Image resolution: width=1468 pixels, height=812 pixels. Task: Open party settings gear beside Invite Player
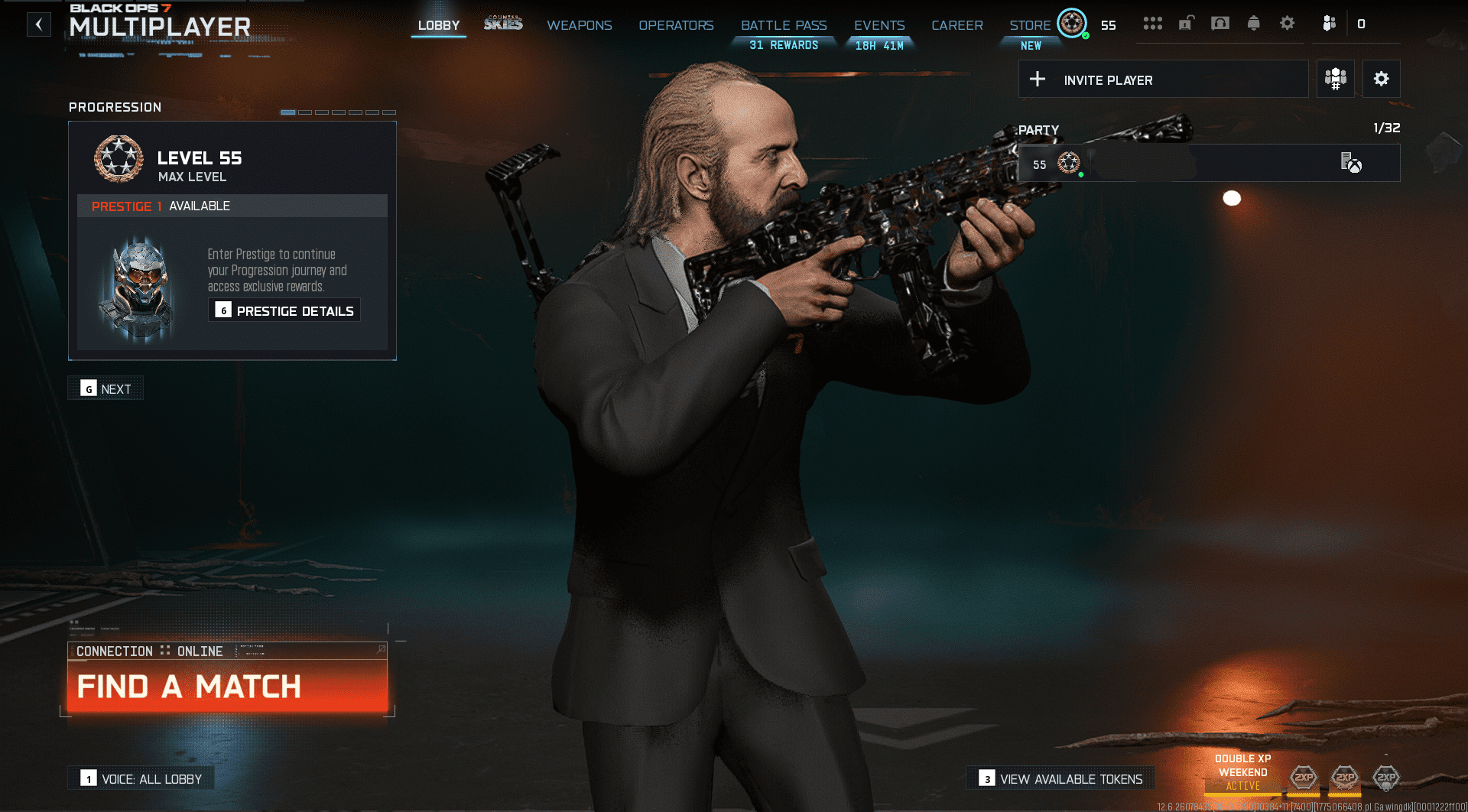click(1381, 79)
